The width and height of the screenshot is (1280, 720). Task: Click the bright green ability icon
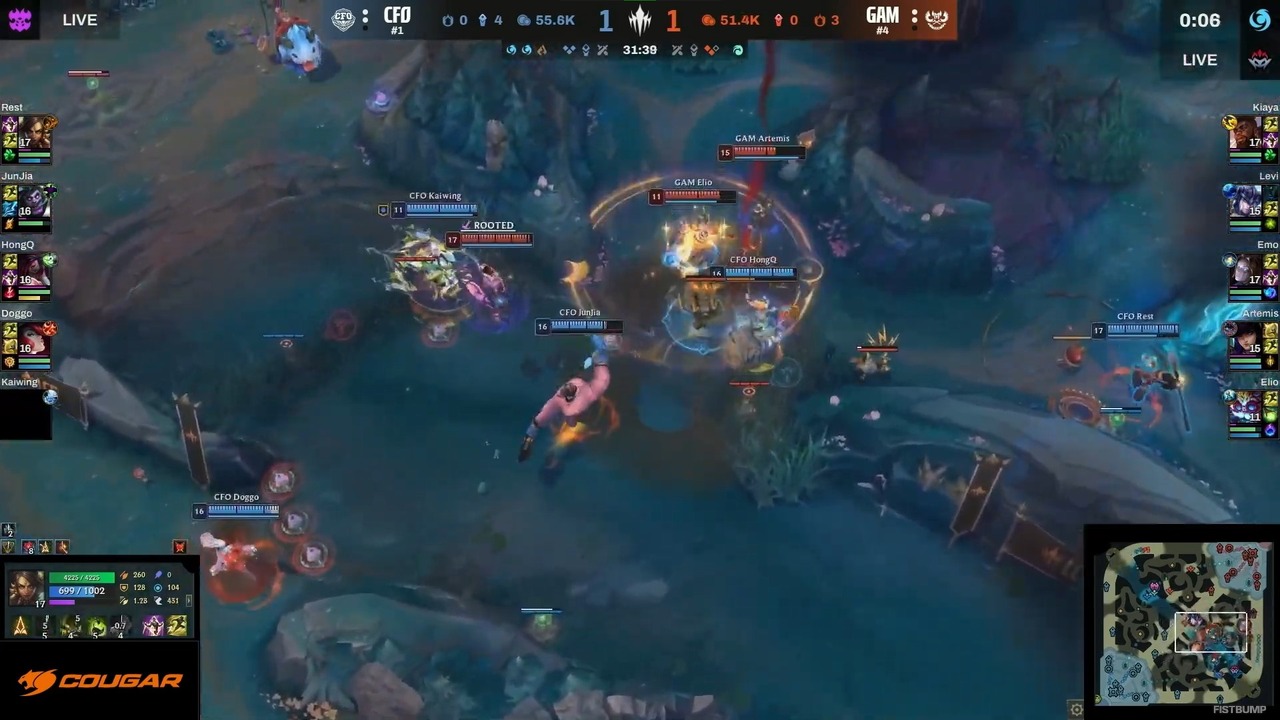pos(97,626)
